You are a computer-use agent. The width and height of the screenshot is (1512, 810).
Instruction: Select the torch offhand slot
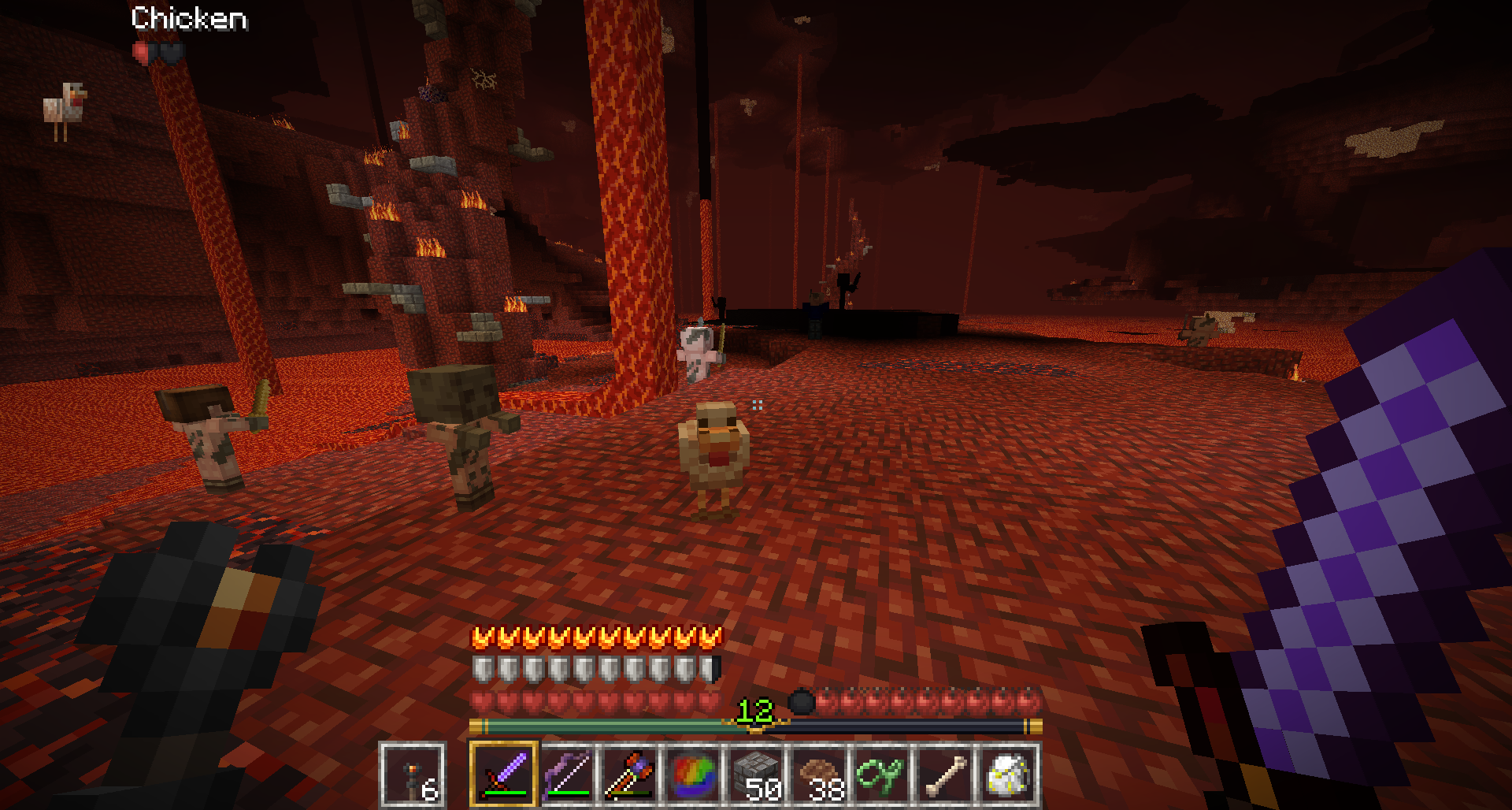[x=413, y=775]
